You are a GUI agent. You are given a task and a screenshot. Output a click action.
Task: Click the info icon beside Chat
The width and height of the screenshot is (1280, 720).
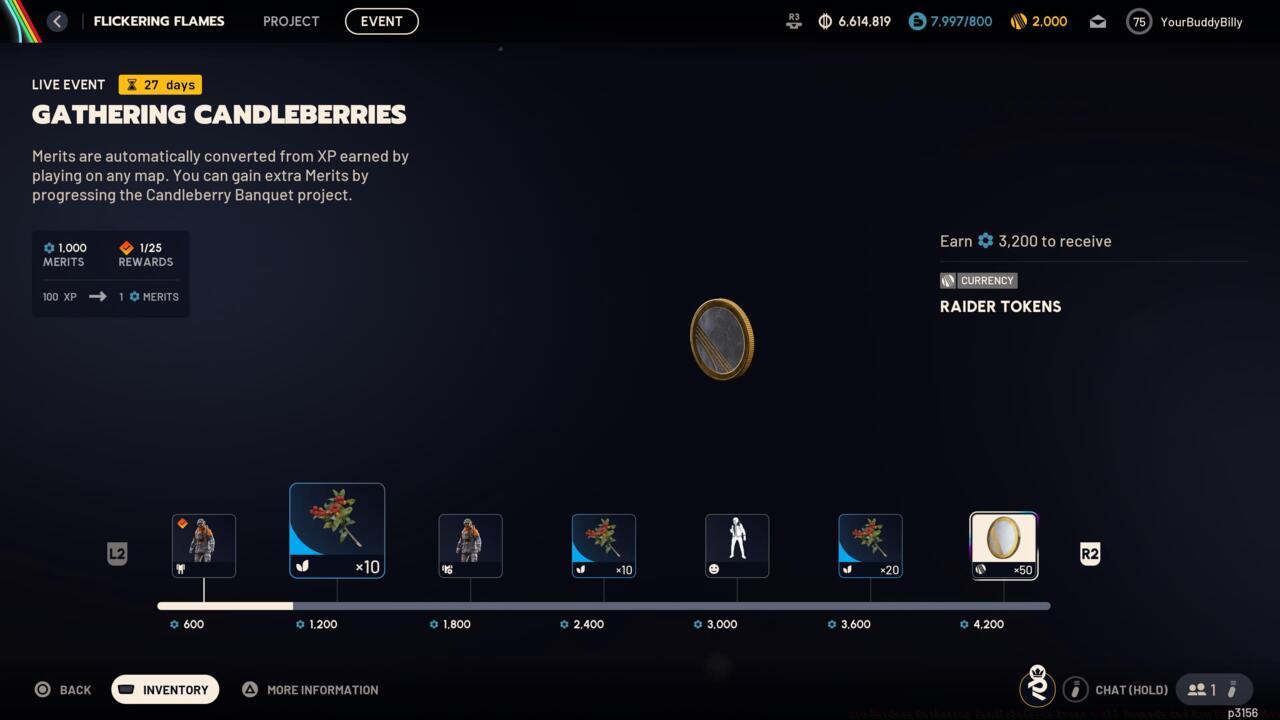1075,689
